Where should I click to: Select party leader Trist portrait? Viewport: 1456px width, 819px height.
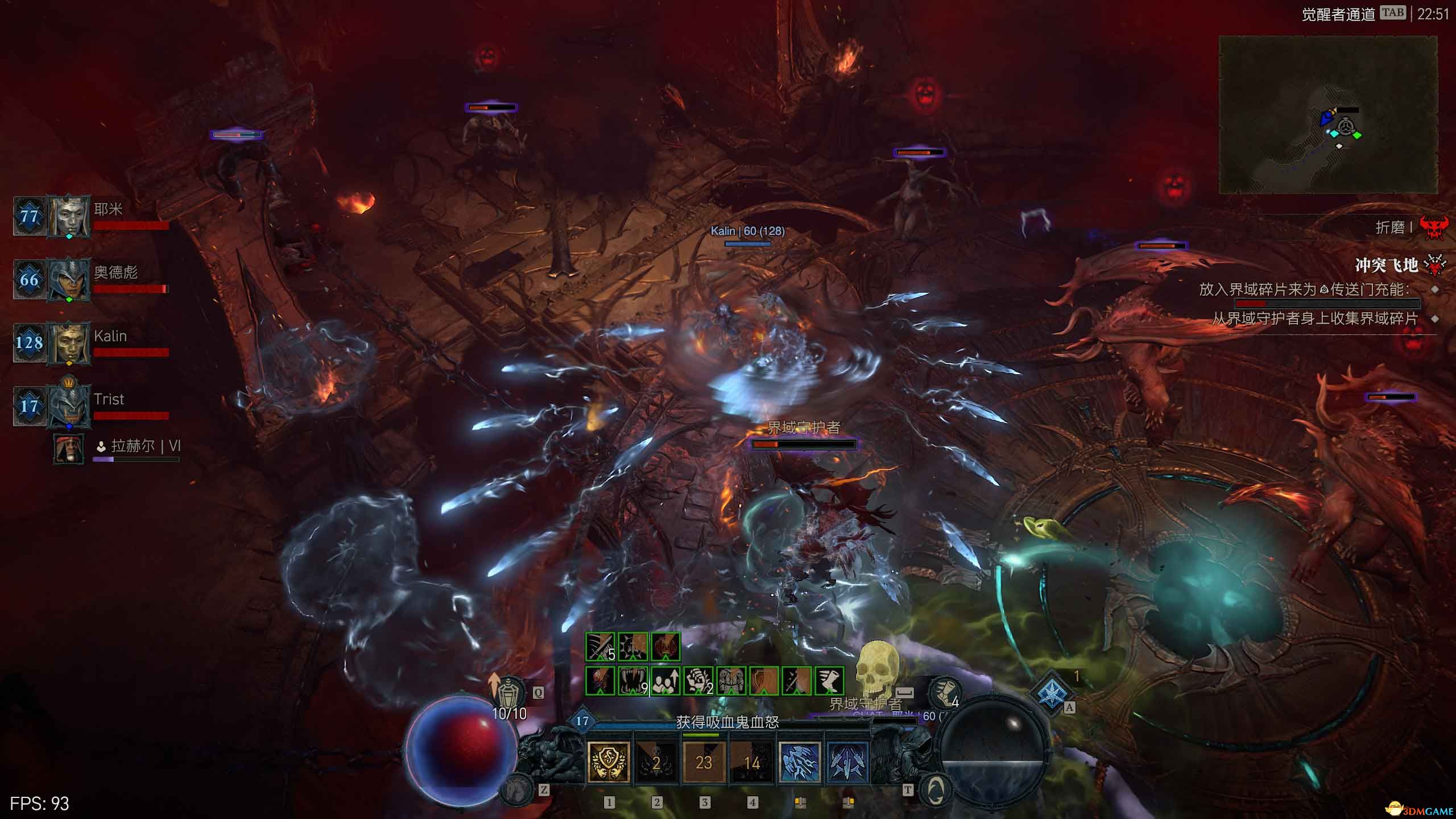pos(69,406)
